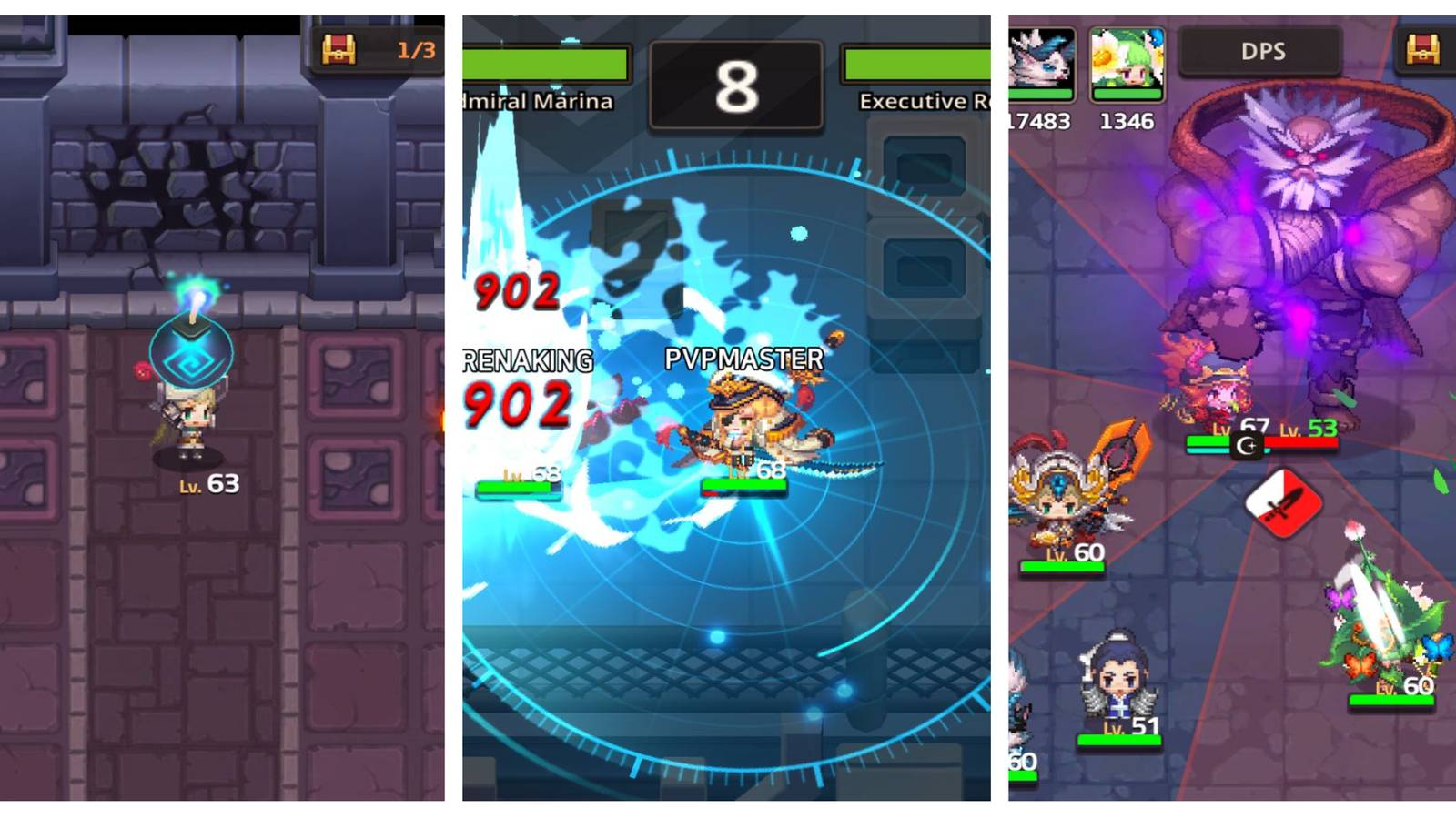Tap the countdown timer showing 8
Viewport: 1456px width, 819px height.
pos(739,84)
